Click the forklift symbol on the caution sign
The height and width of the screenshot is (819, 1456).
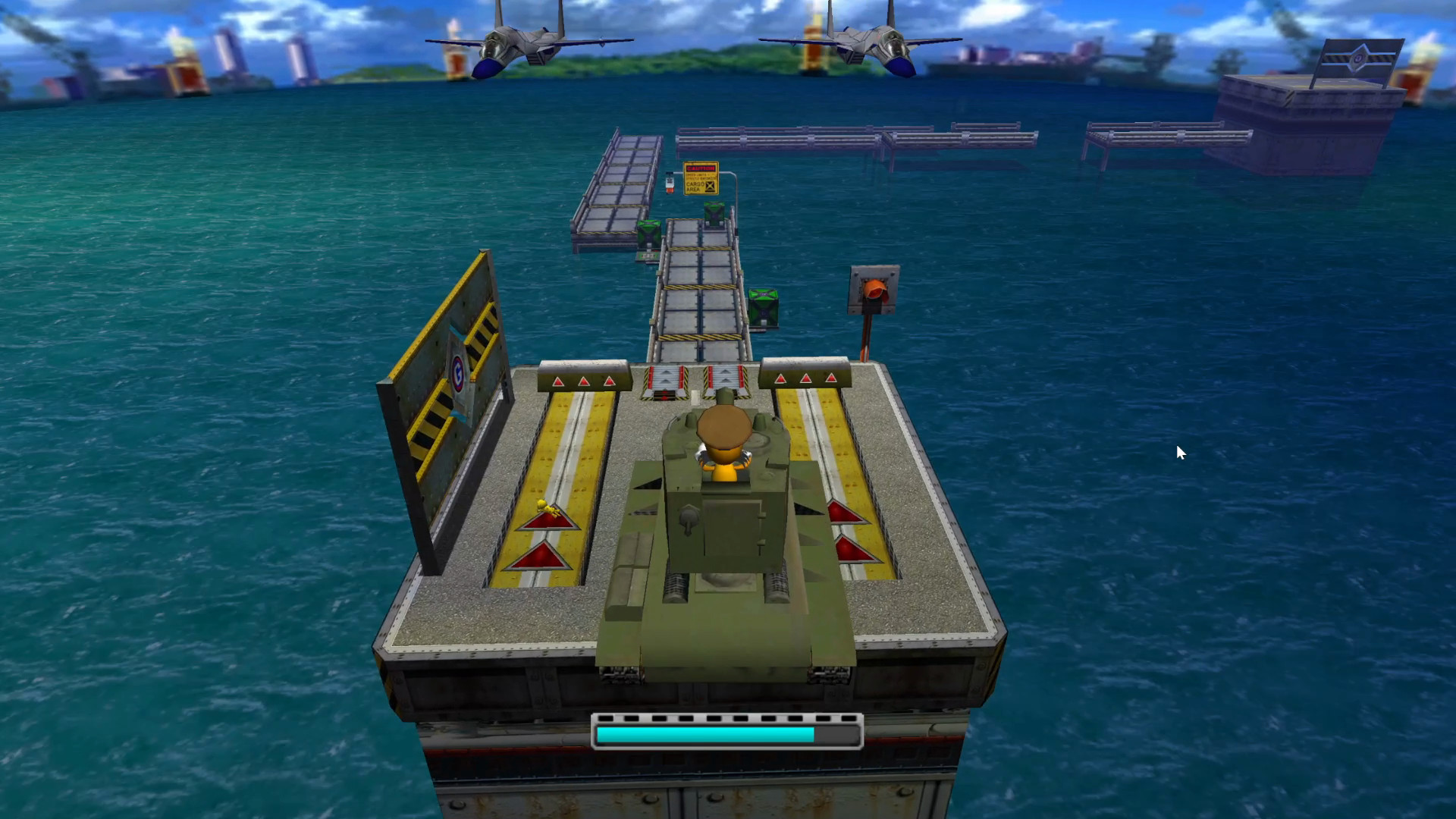pos(710,187)
